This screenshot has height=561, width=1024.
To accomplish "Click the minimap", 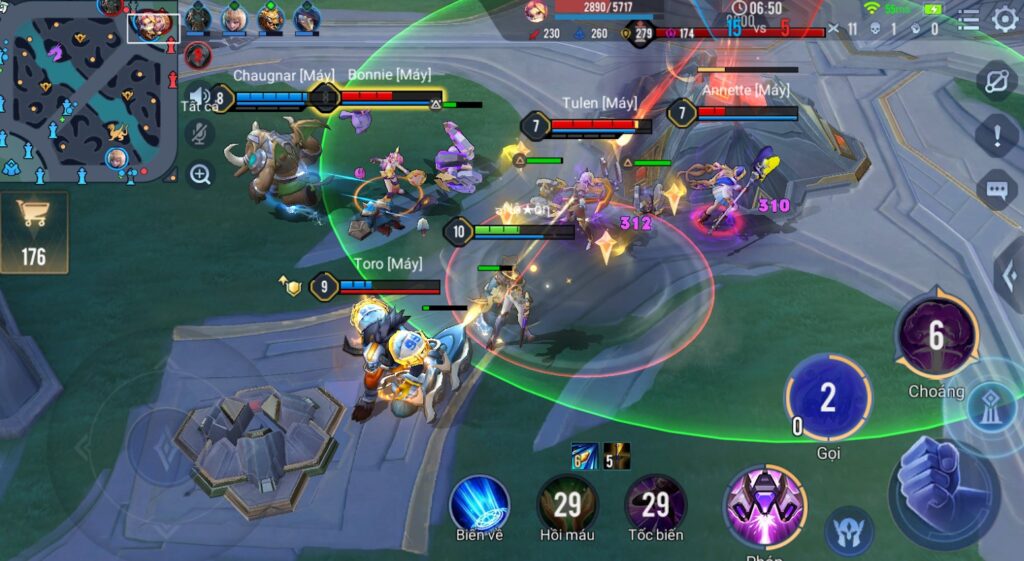I will point(88,92).
